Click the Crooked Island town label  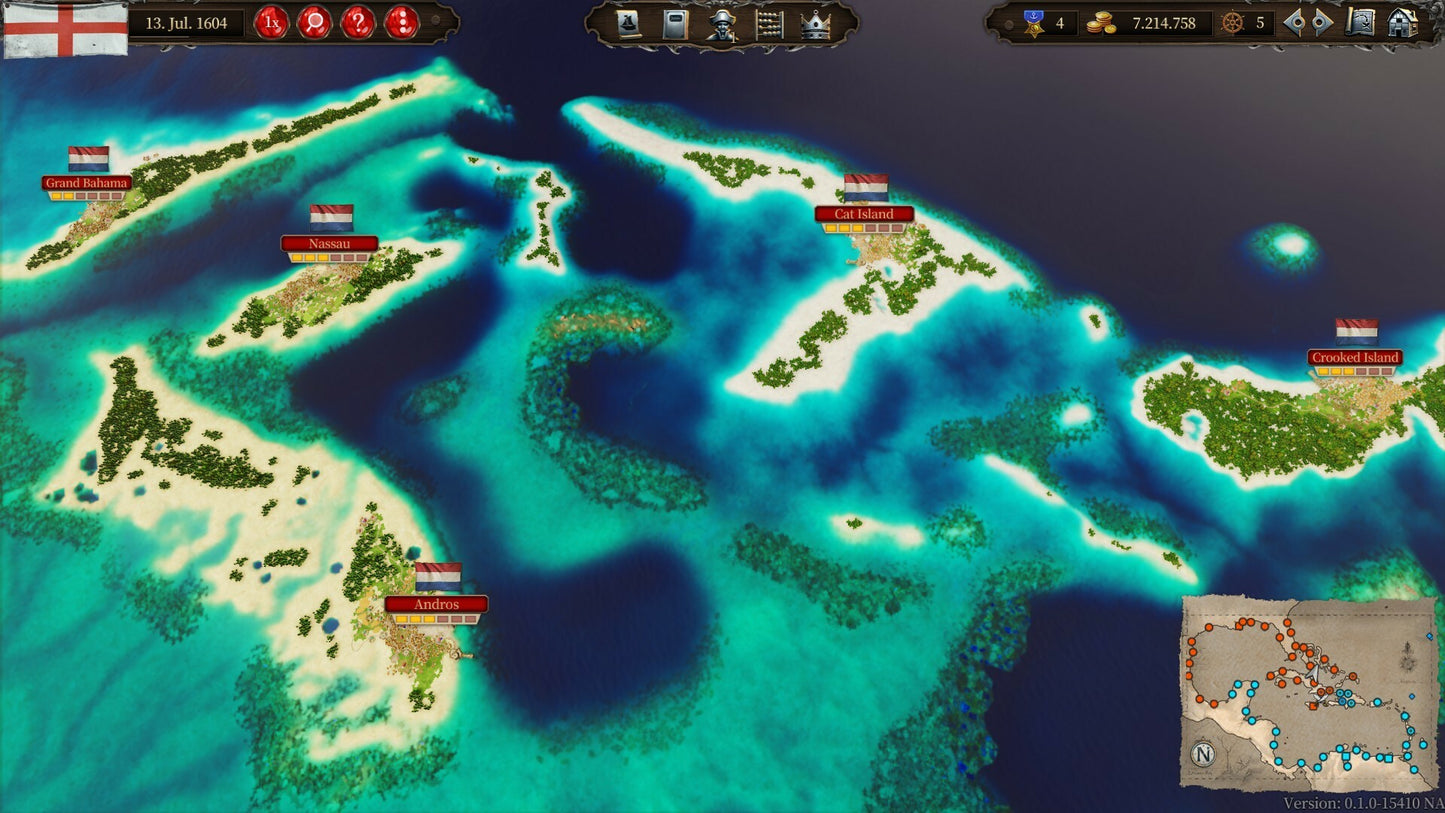[x=1355, y=357]
